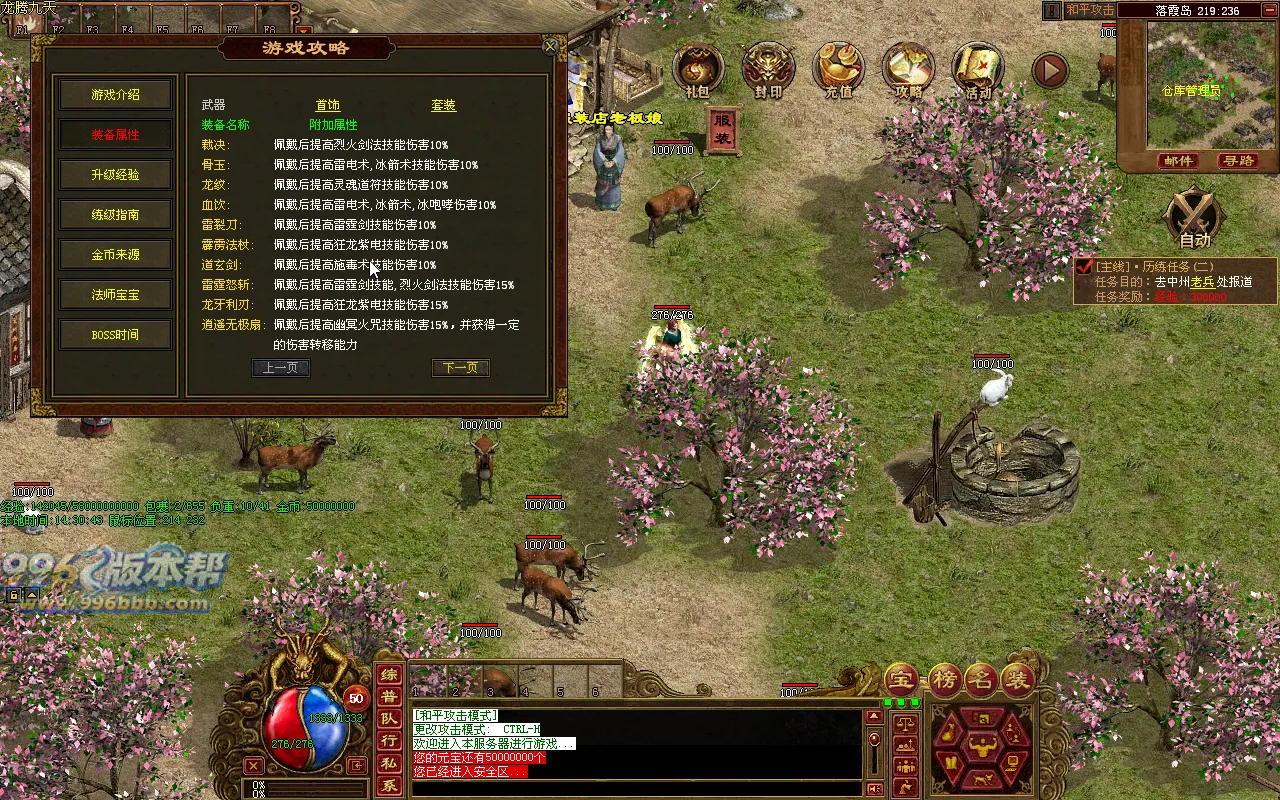
Task: Click 和平攻击 attack mode in the top bar
Action: (1090, 10)
